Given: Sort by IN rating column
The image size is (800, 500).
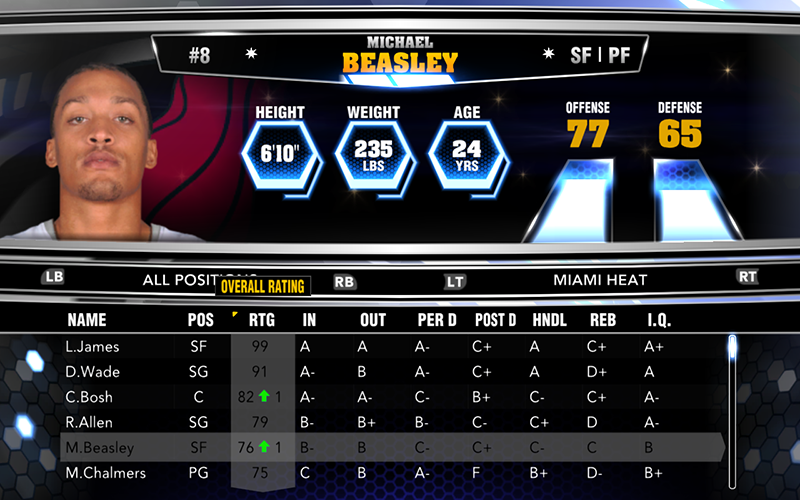Looking at the screenshot, I should tap(309, 320).
